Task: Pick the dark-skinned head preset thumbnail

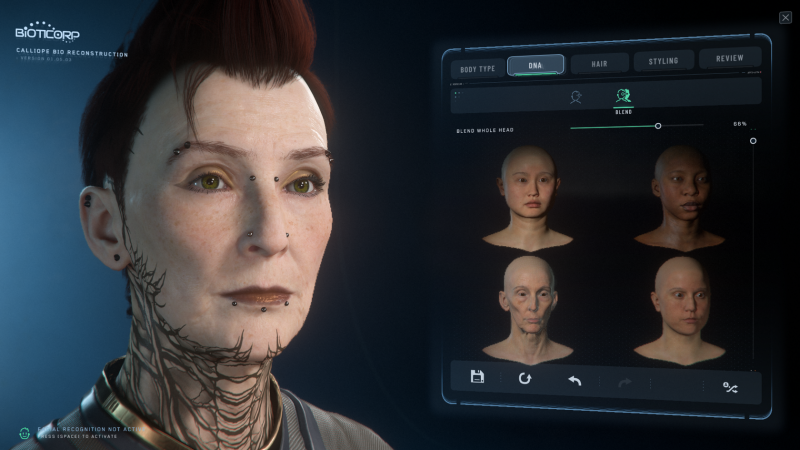Action: click(678, 197)
